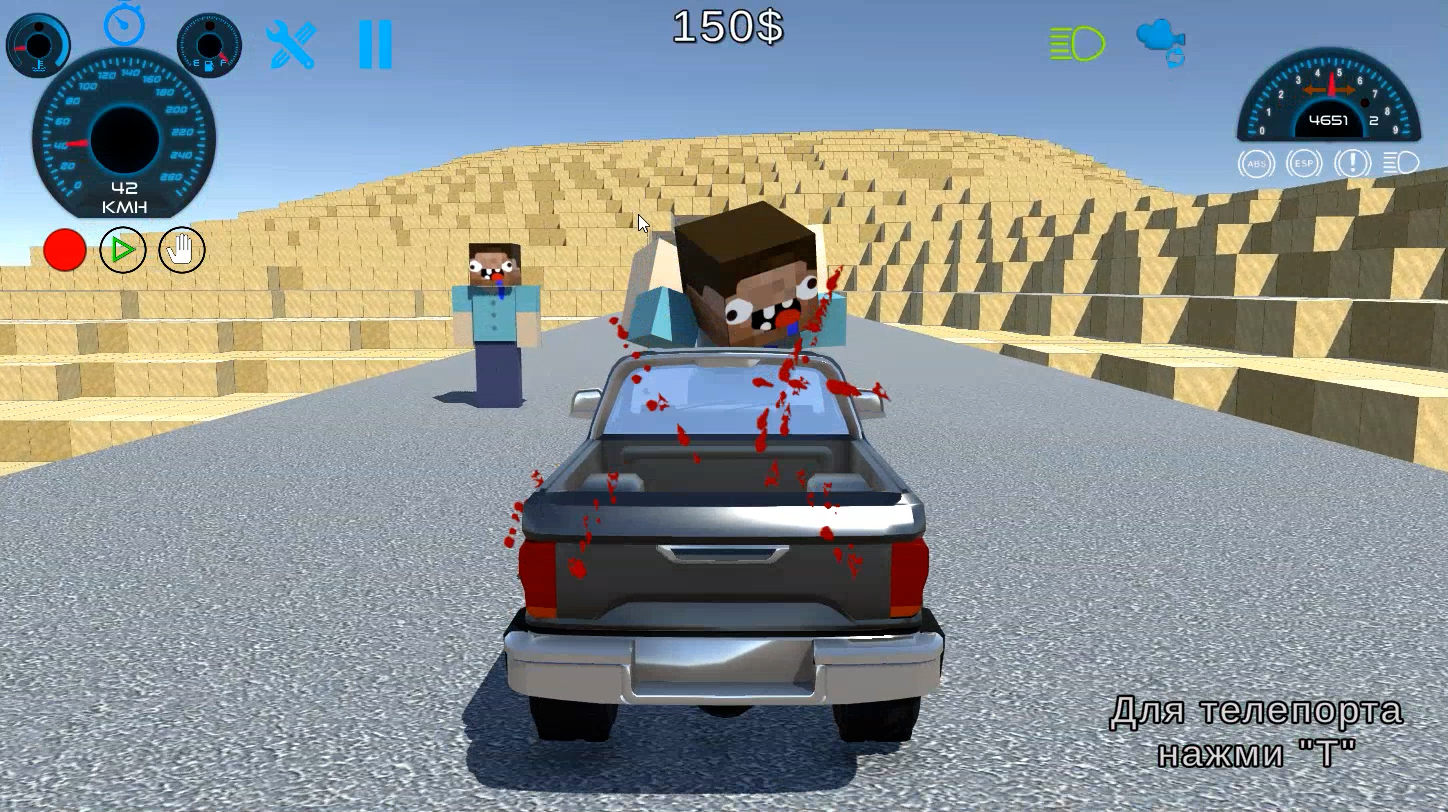
Task: Click the blue stopwatch timer icon
Action: point(124,25)
